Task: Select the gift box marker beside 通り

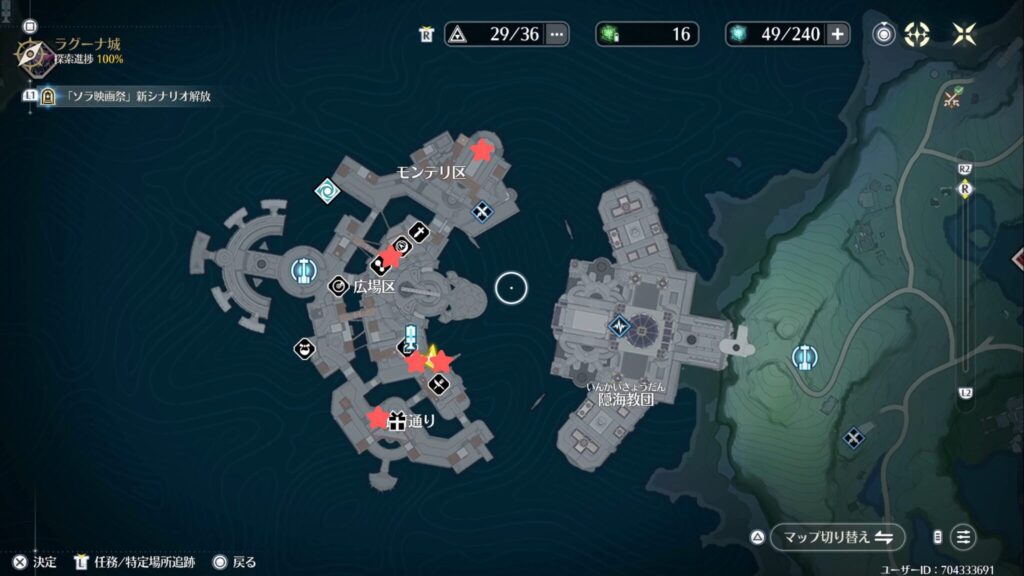Action: click(x=396, y=421)
